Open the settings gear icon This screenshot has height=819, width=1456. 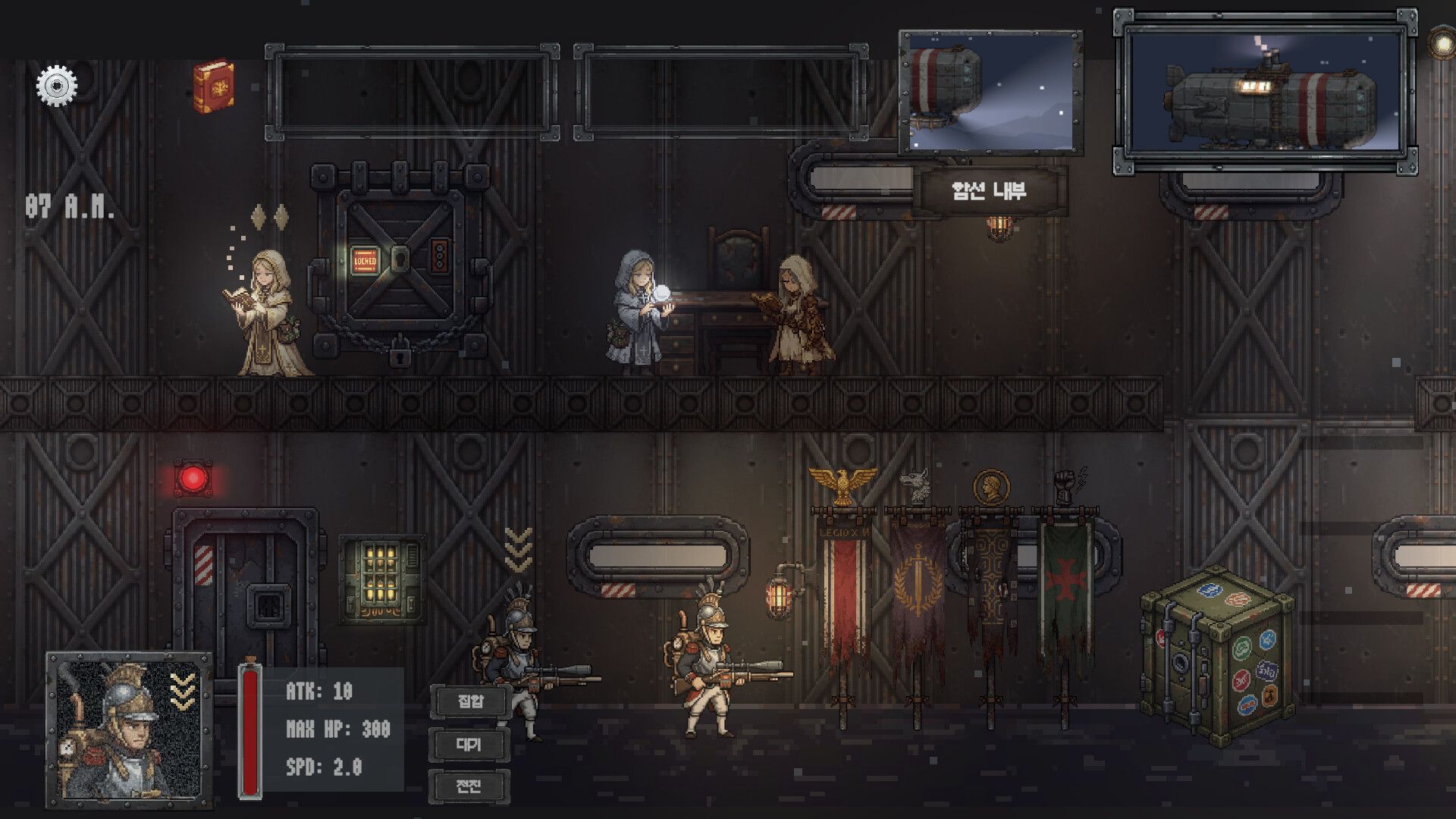[55, 86]
